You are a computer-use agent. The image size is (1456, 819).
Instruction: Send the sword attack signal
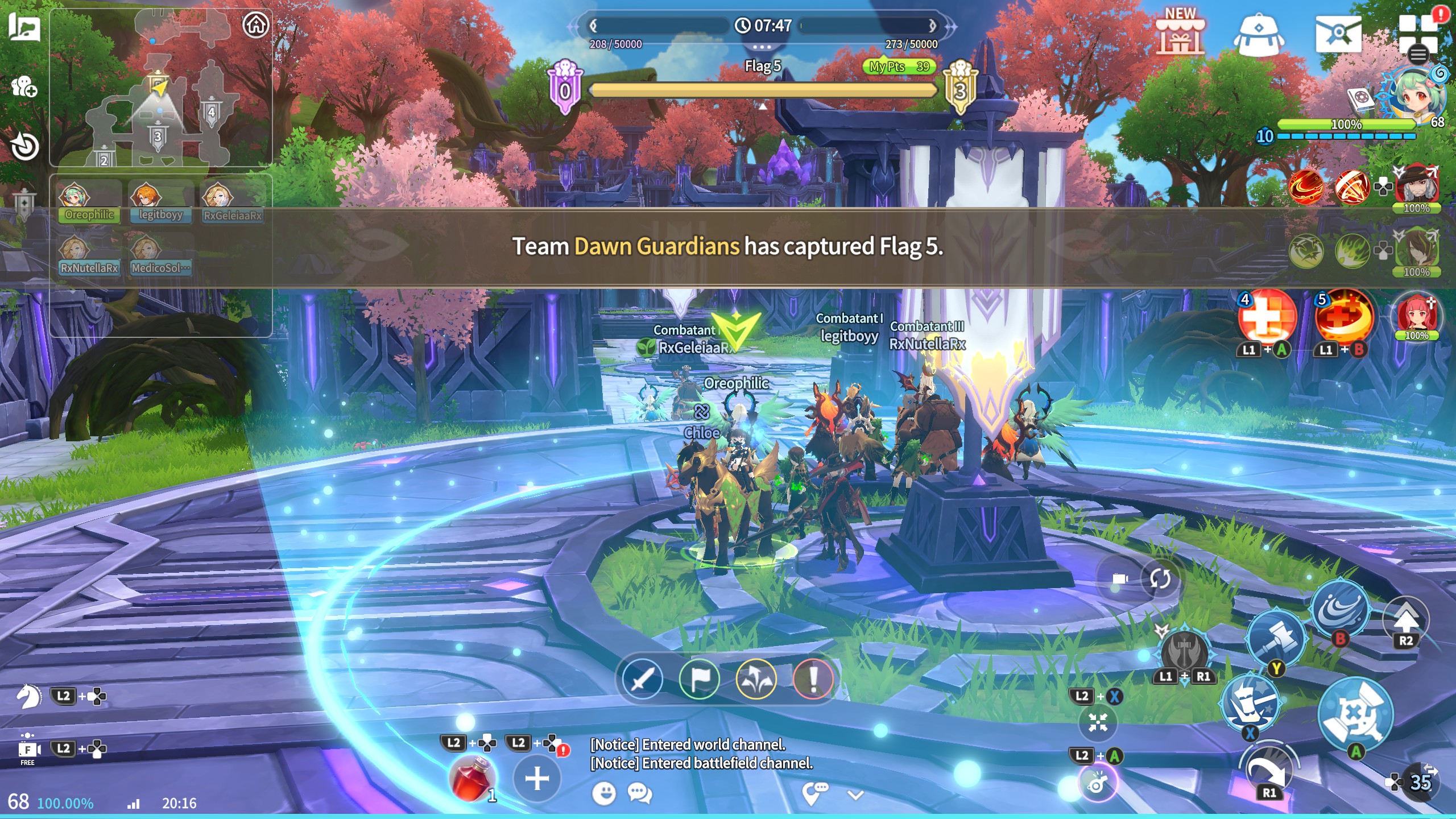tap(642, 679)
